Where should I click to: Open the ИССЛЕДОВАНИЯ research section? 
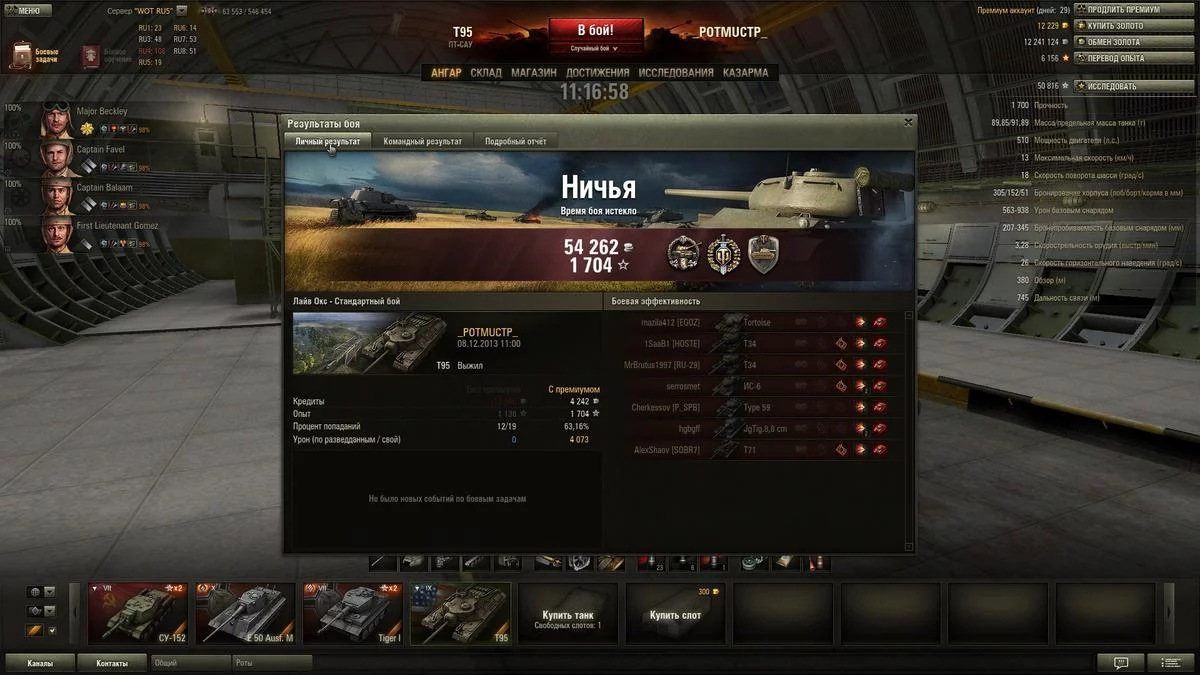pyautogui.click(x=676, y=73)
